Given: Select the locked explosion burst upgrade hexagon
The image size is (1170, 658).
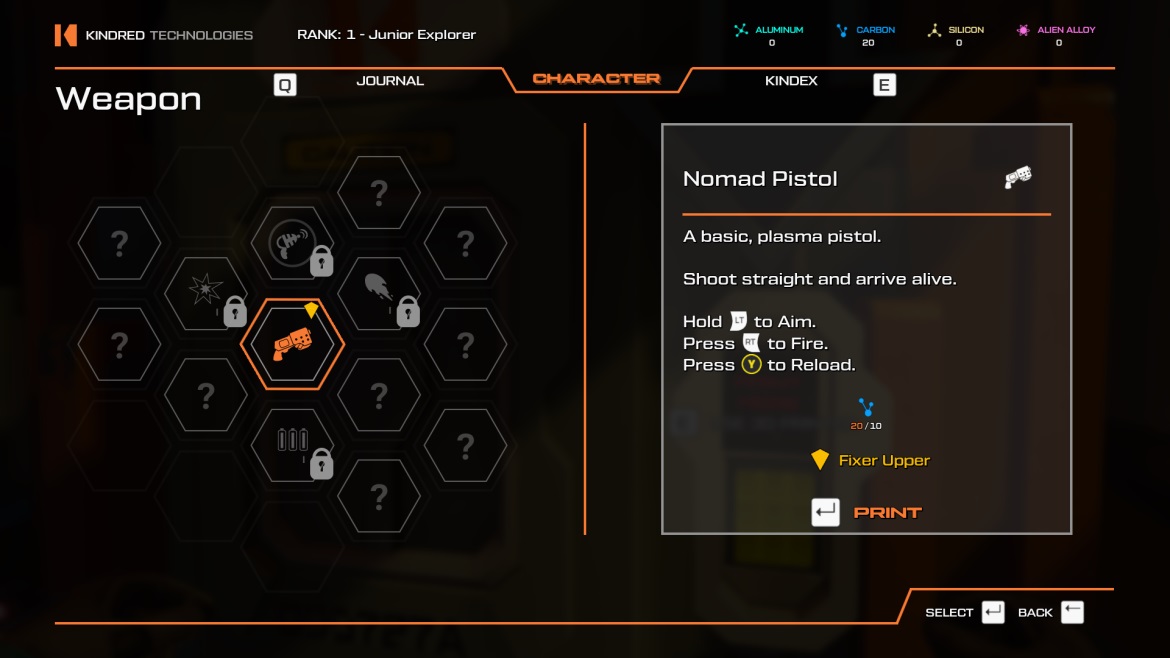Looking at the screenshot, I should 206,293.
